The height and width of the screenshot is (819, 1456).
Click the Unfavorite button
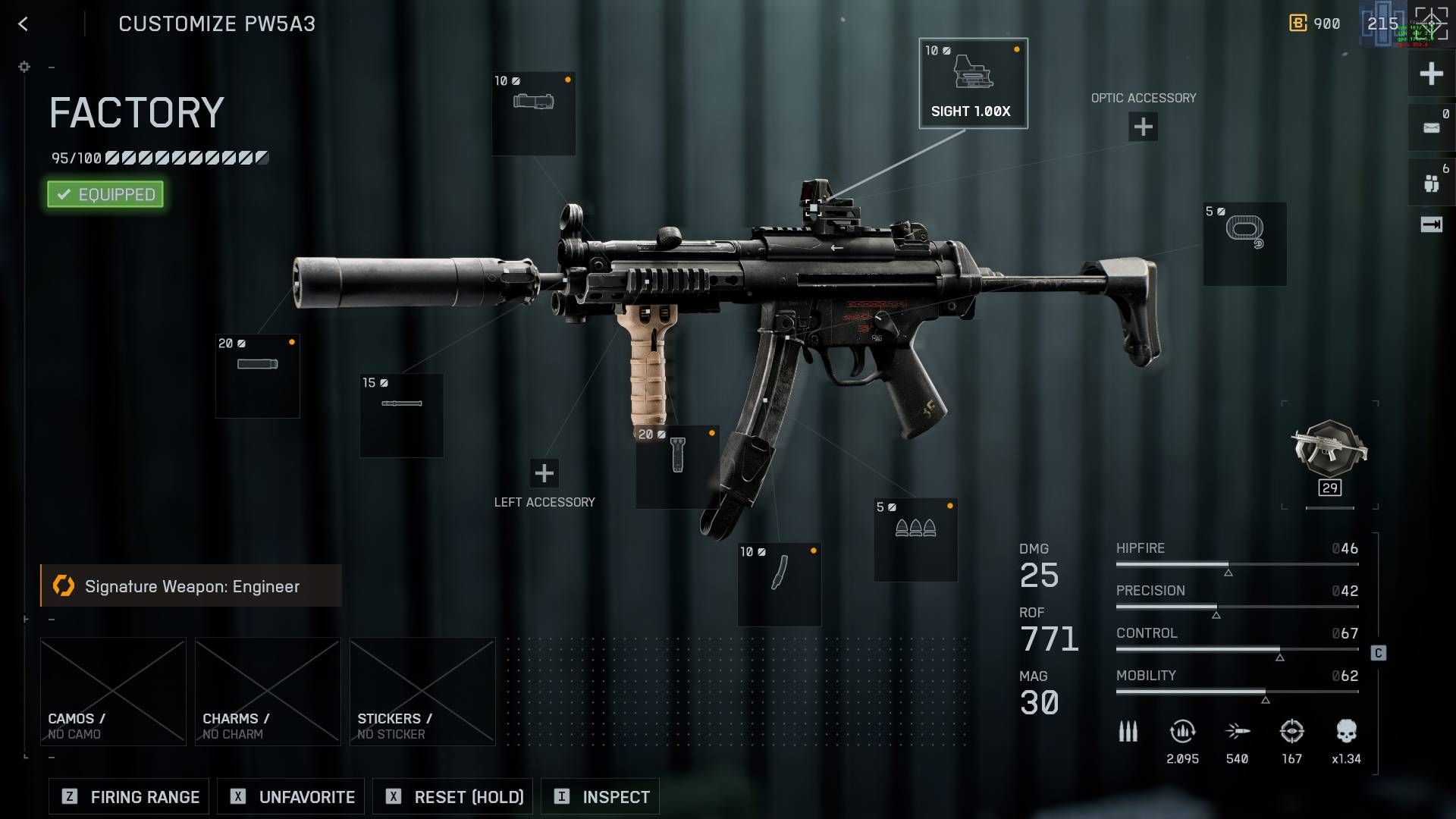(290, 796)
